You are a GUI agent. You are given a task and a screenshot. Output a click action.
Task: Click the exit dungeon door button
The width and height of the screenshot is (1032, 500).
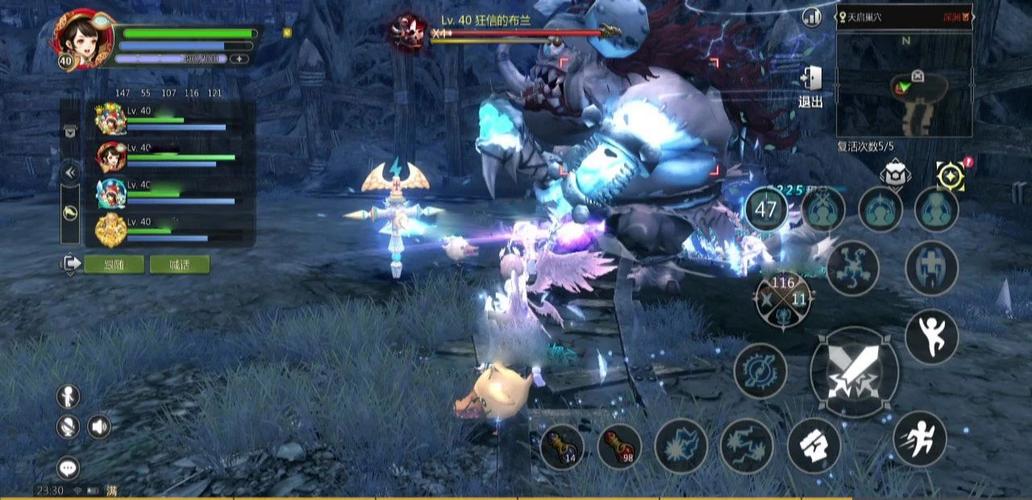[x=810, y=84]
